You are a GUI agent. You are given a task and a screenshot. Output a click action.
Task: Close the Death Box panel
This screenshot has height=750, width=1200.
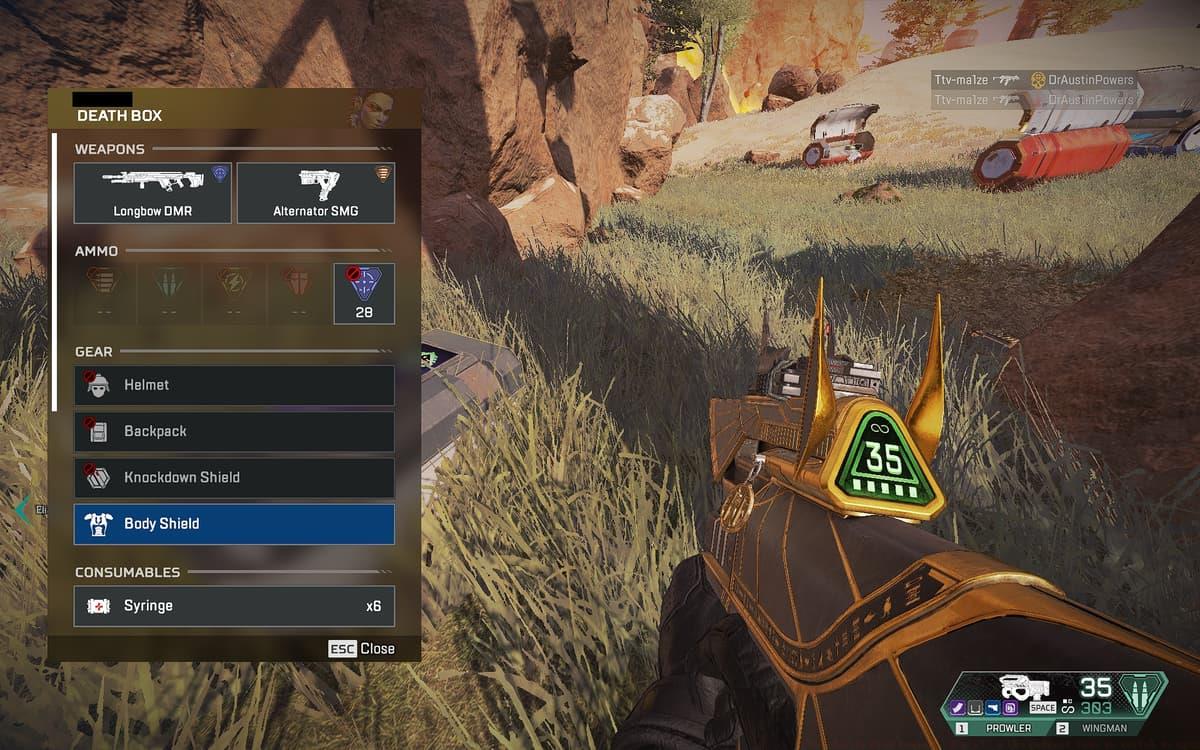click(x=362, y=649)
